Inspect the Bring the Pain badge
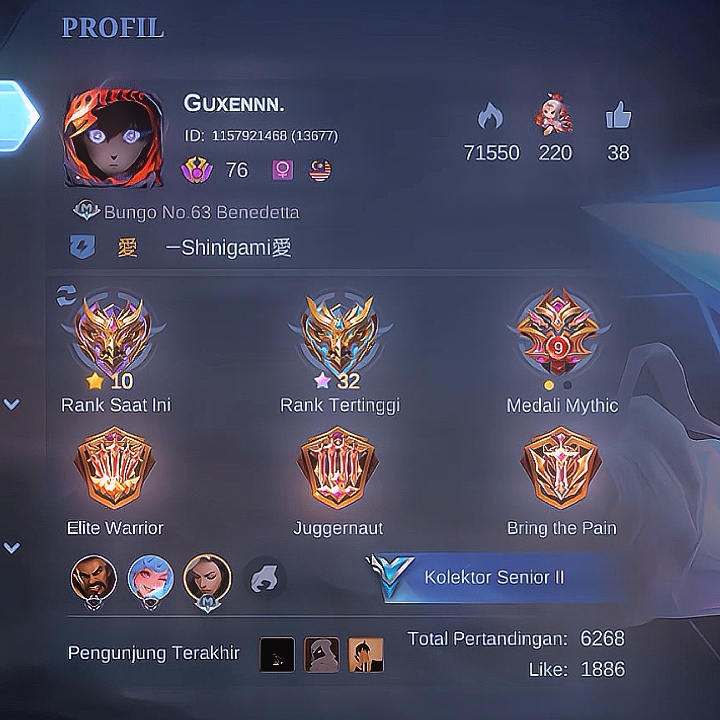 [x=561, y=468]
